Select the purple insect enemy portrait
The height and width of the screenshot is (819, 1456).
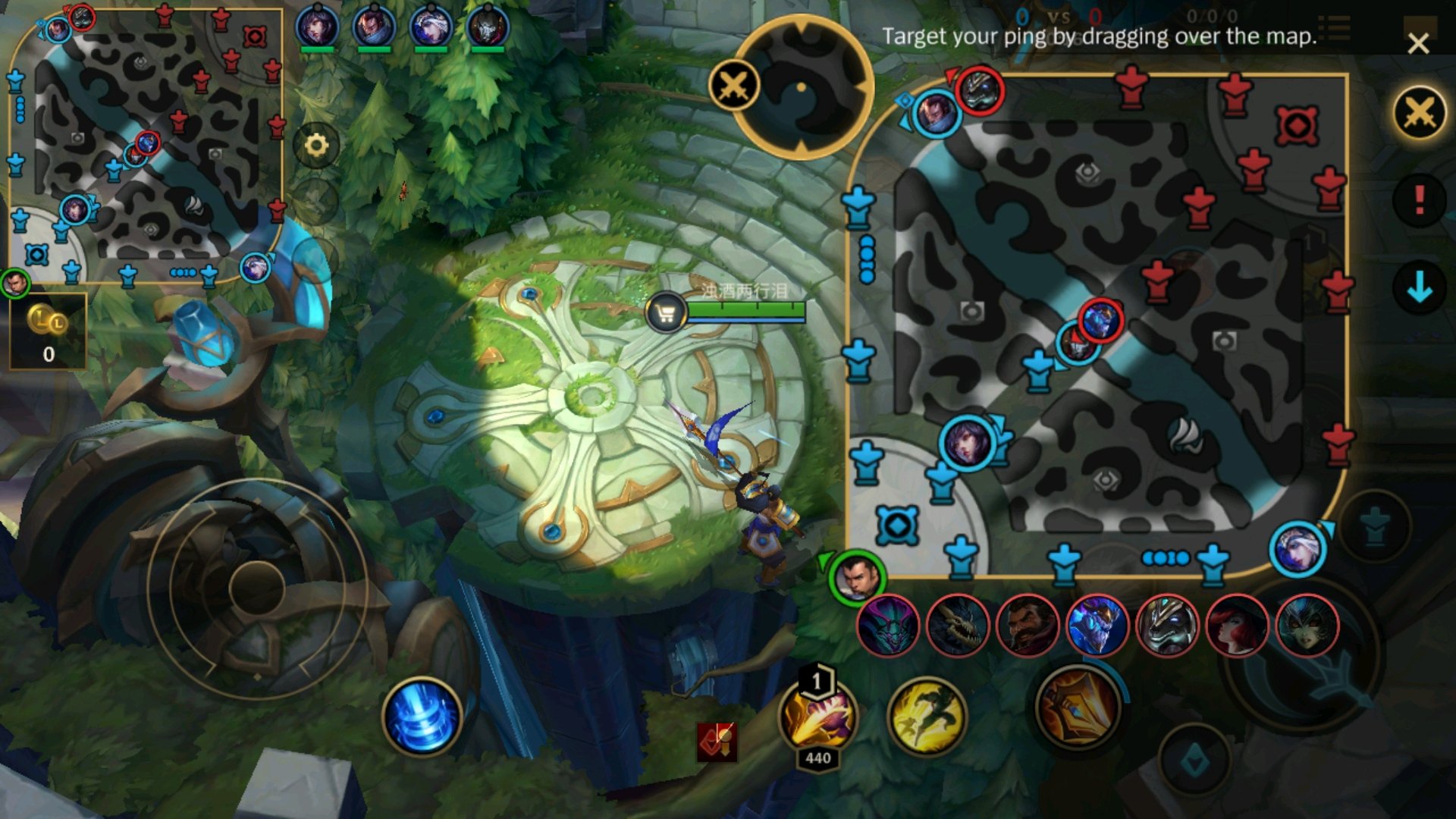(x=887, y=626)
